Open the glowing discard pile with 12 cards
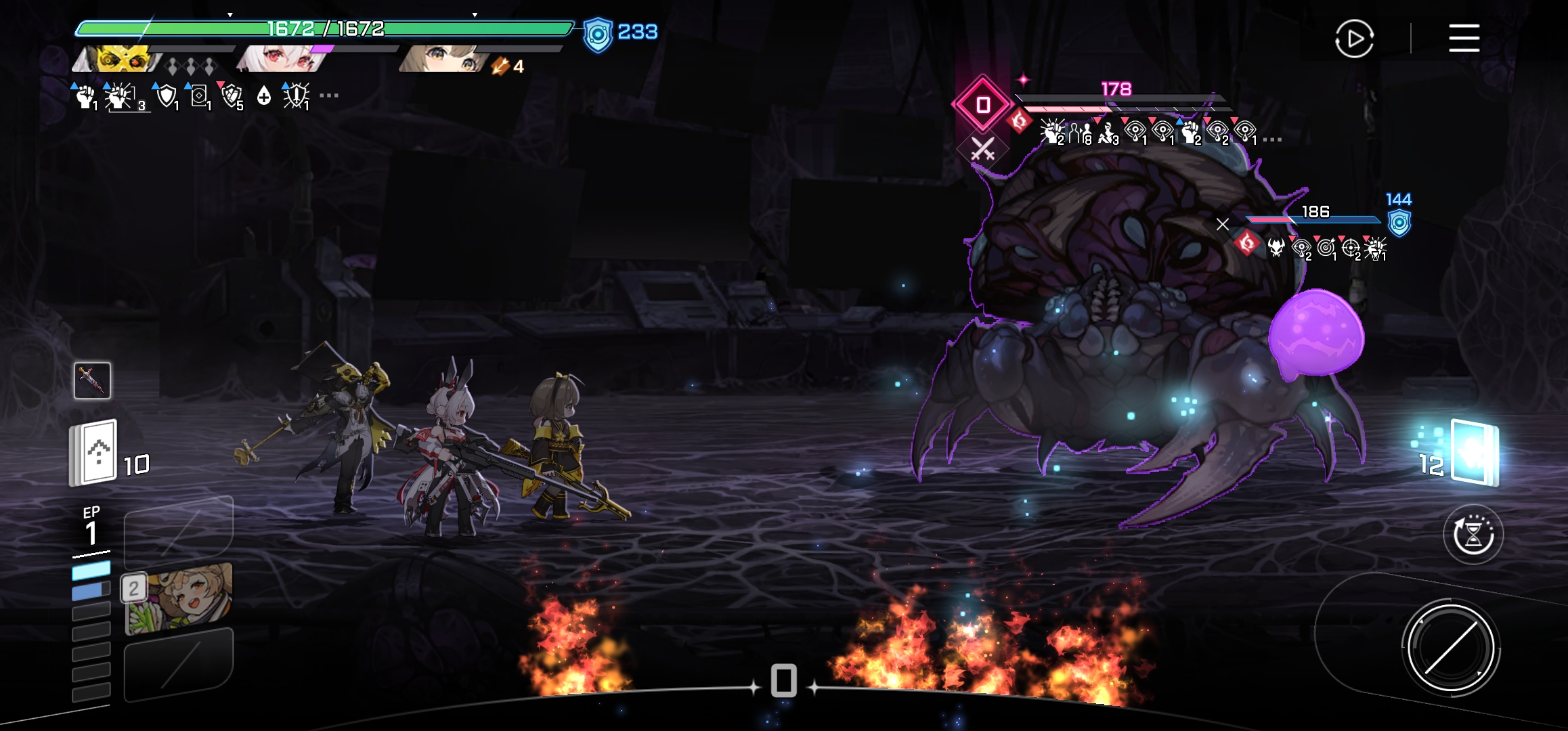This screenshot has width=1568, height=731. pos(1474,453)
